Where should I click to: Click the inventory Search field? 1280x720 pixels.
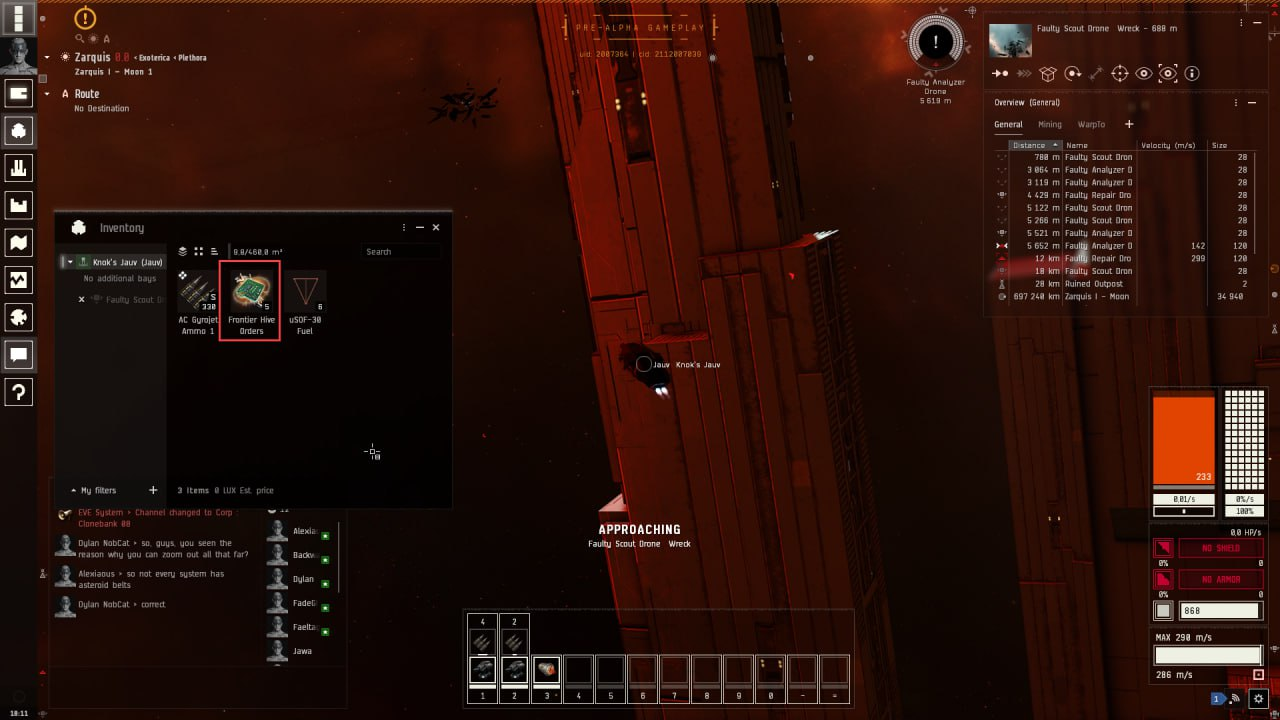coord(400,252)
